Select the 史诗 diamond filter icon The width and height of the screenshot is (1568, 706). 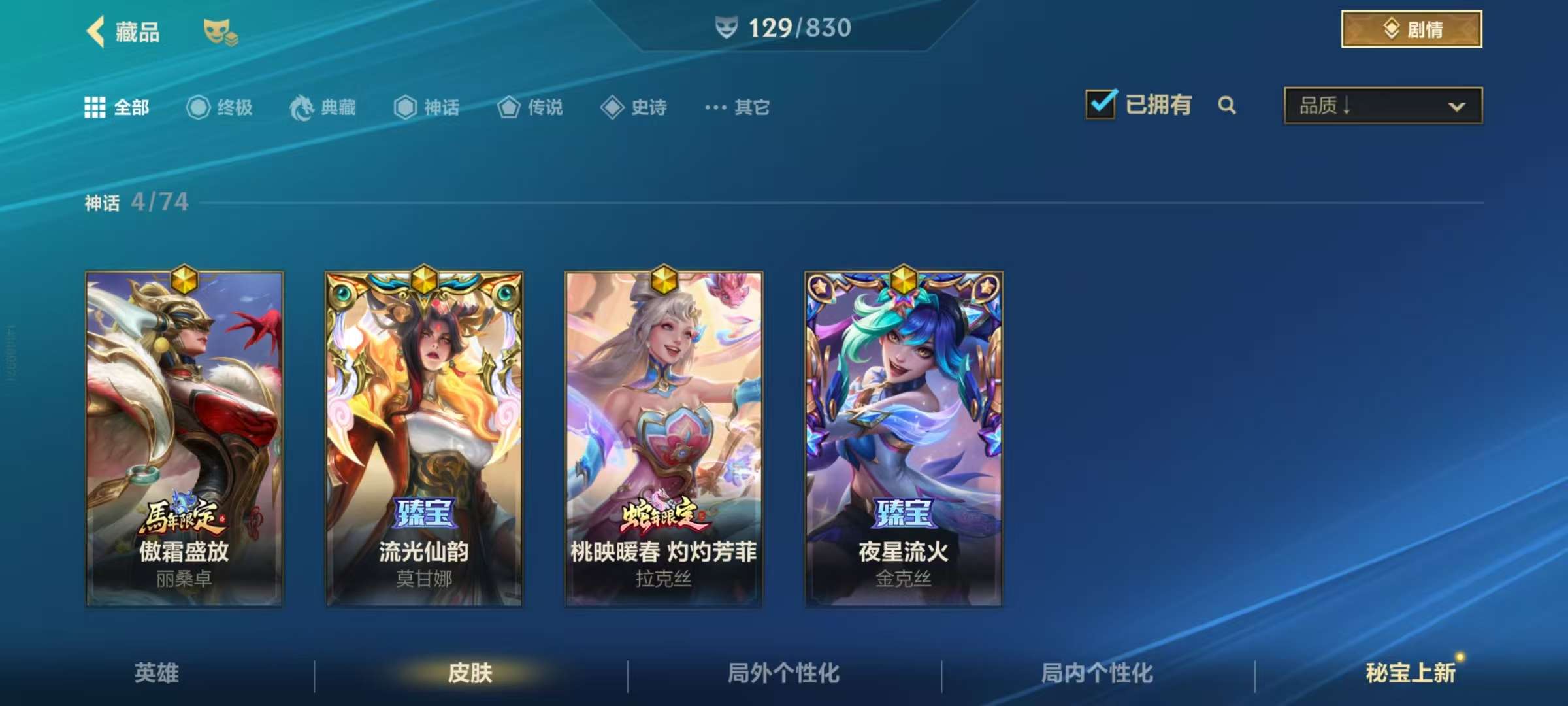coord(612,108)
